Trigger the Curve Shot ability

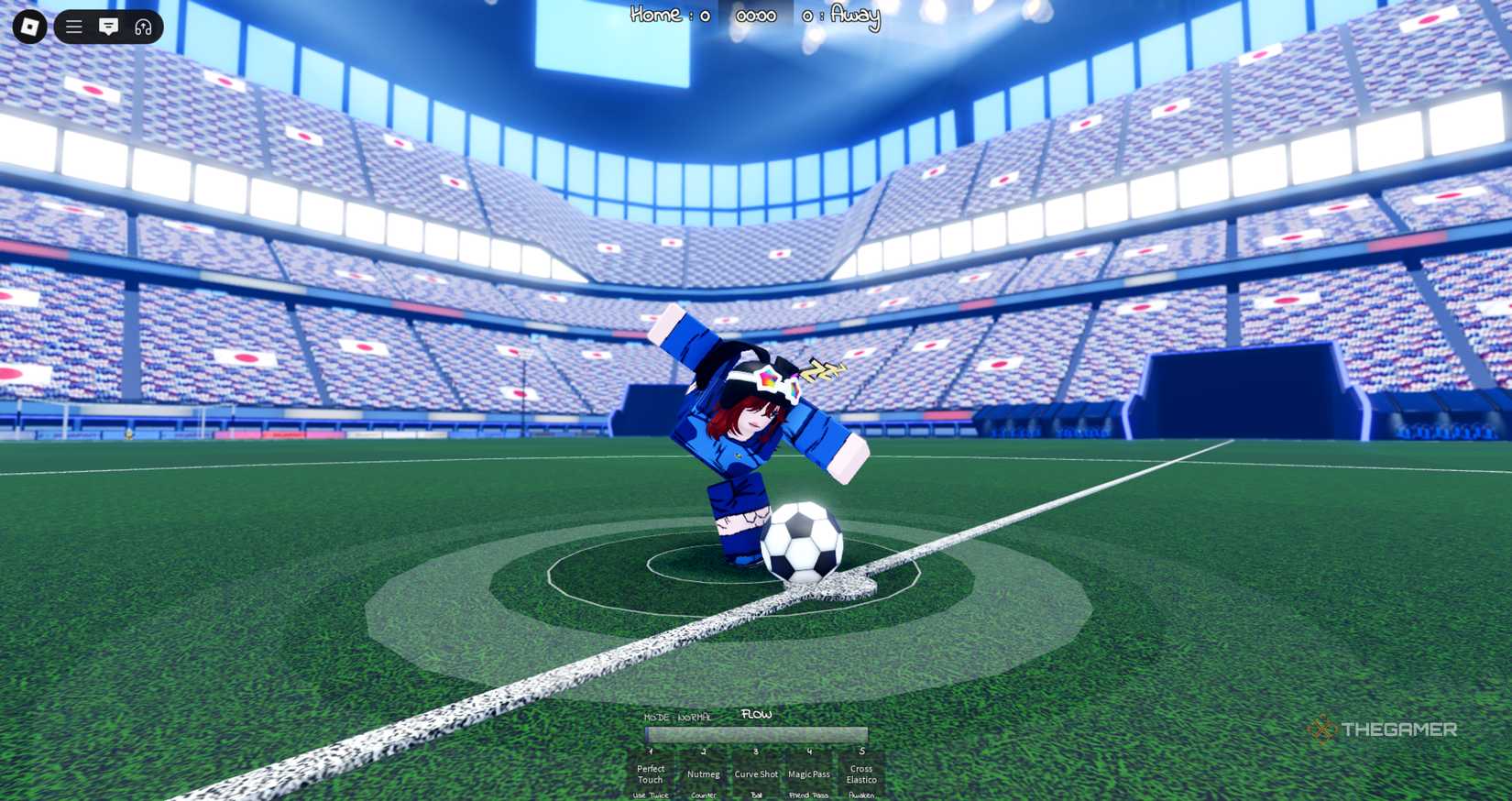(756, 774)
